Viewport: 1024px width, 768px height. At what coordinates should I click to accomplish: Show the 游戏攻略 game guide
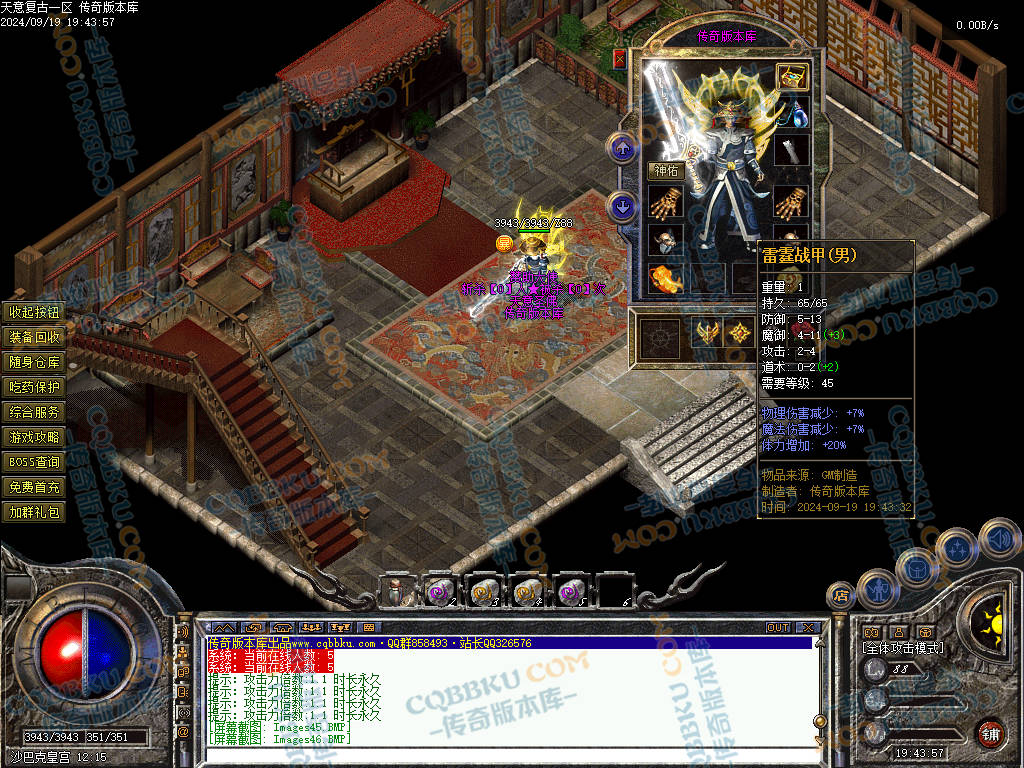pos(35,437)
